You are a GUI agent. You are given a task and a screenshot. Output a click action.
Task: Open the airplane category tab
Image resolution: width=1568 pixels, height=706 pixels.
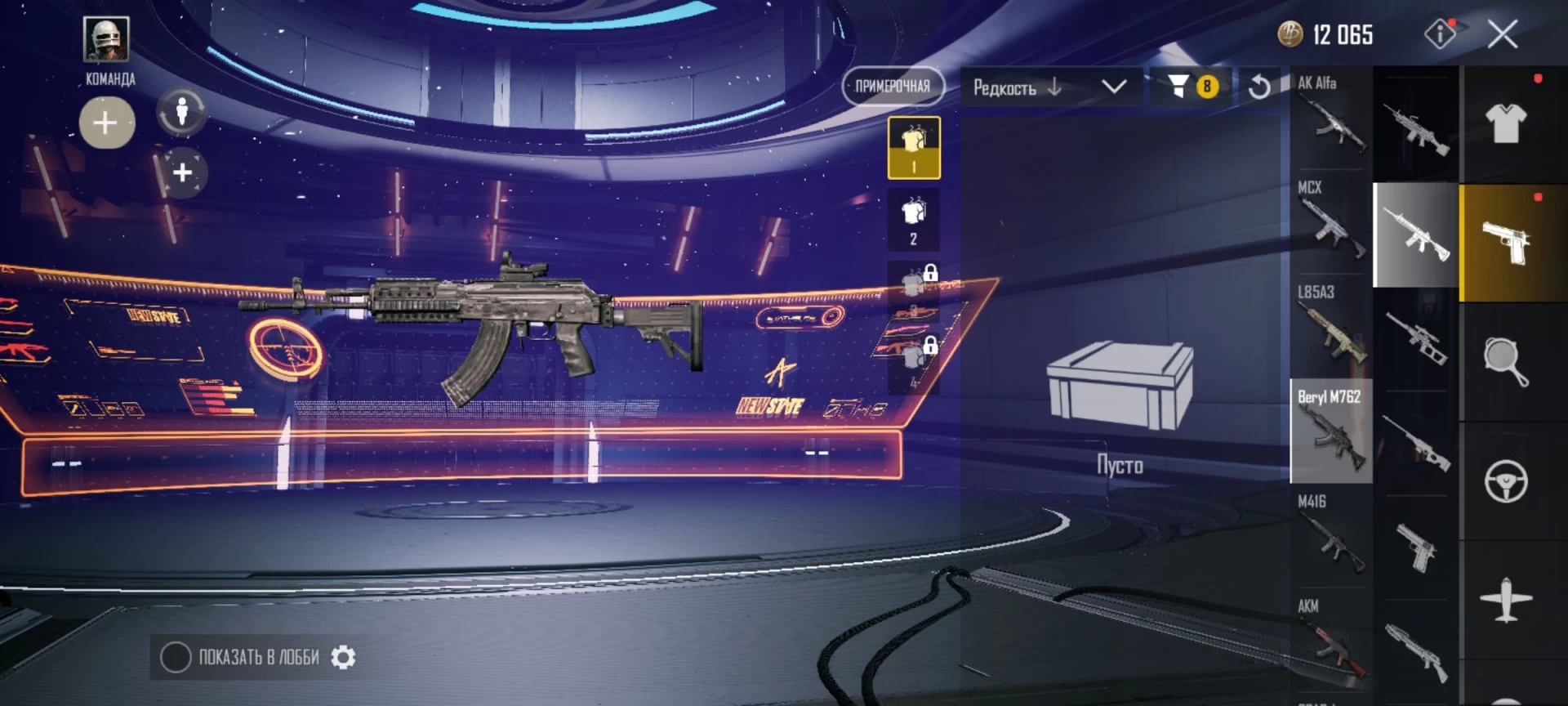coord(1506,601)
